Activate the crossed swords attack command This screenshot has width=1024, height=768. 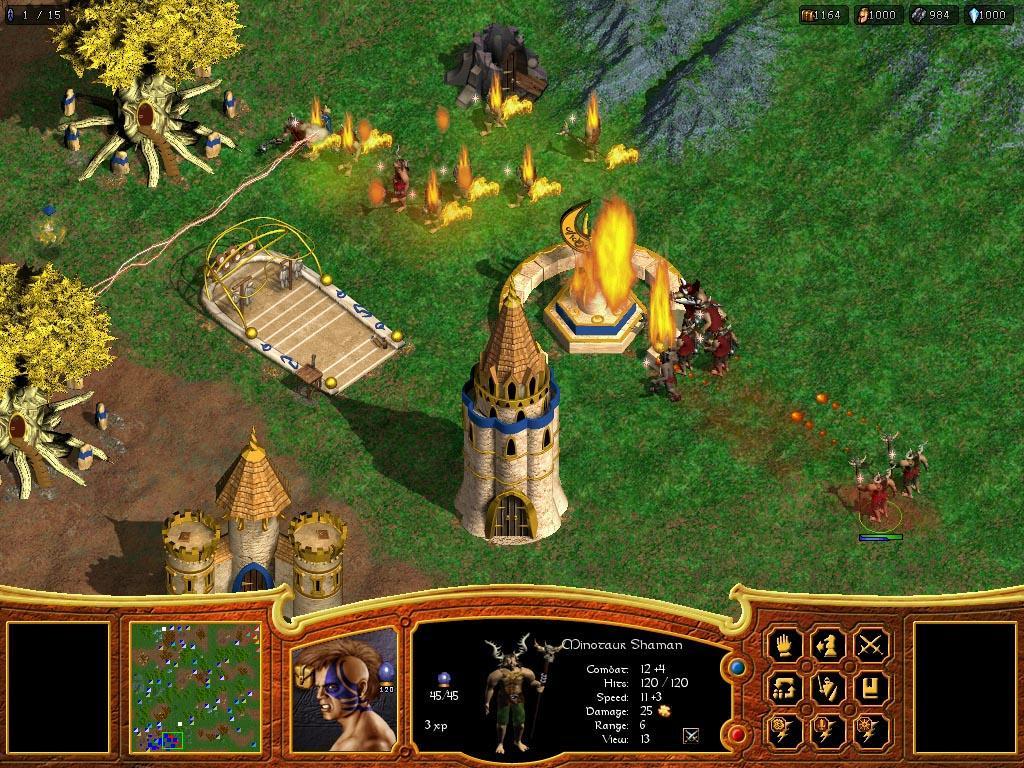[x=872, y=644]
